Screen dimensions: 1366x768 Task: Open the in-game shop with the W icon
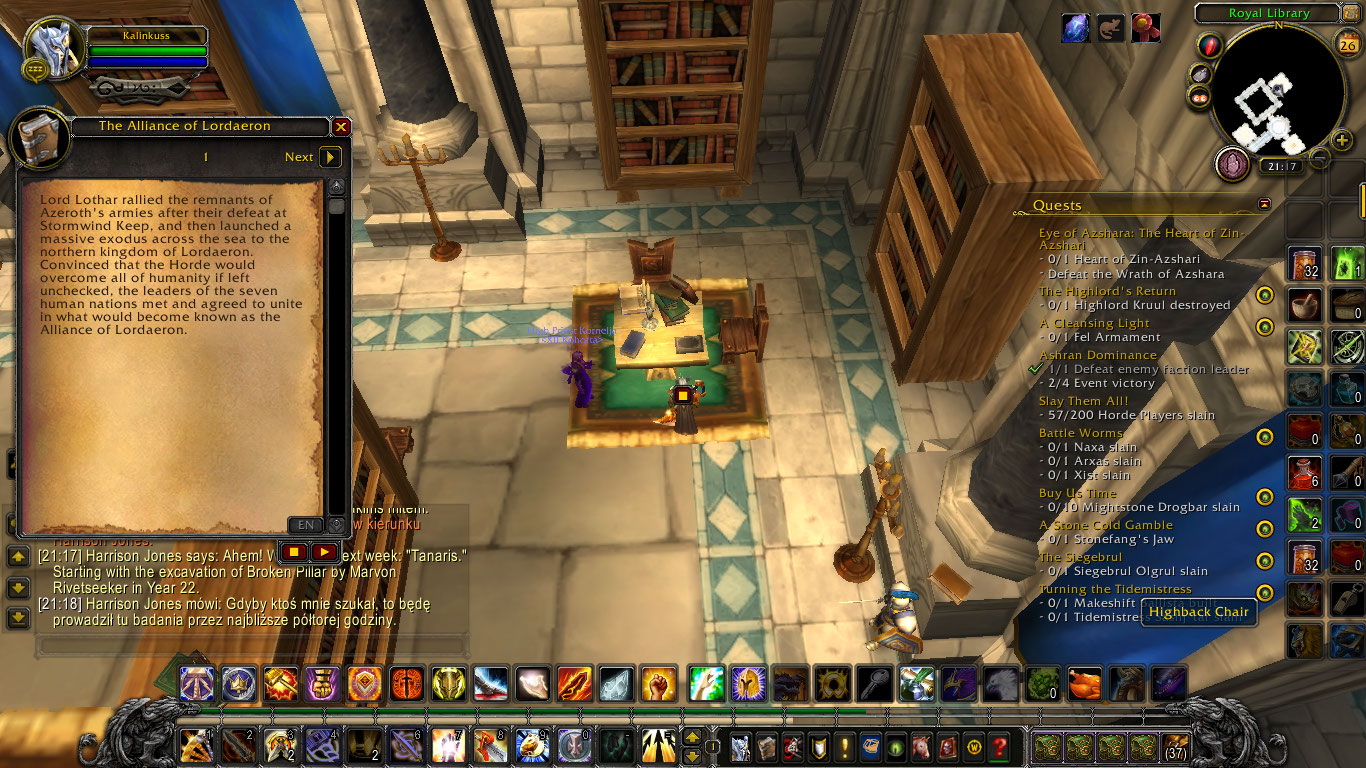tap(974, 744)
